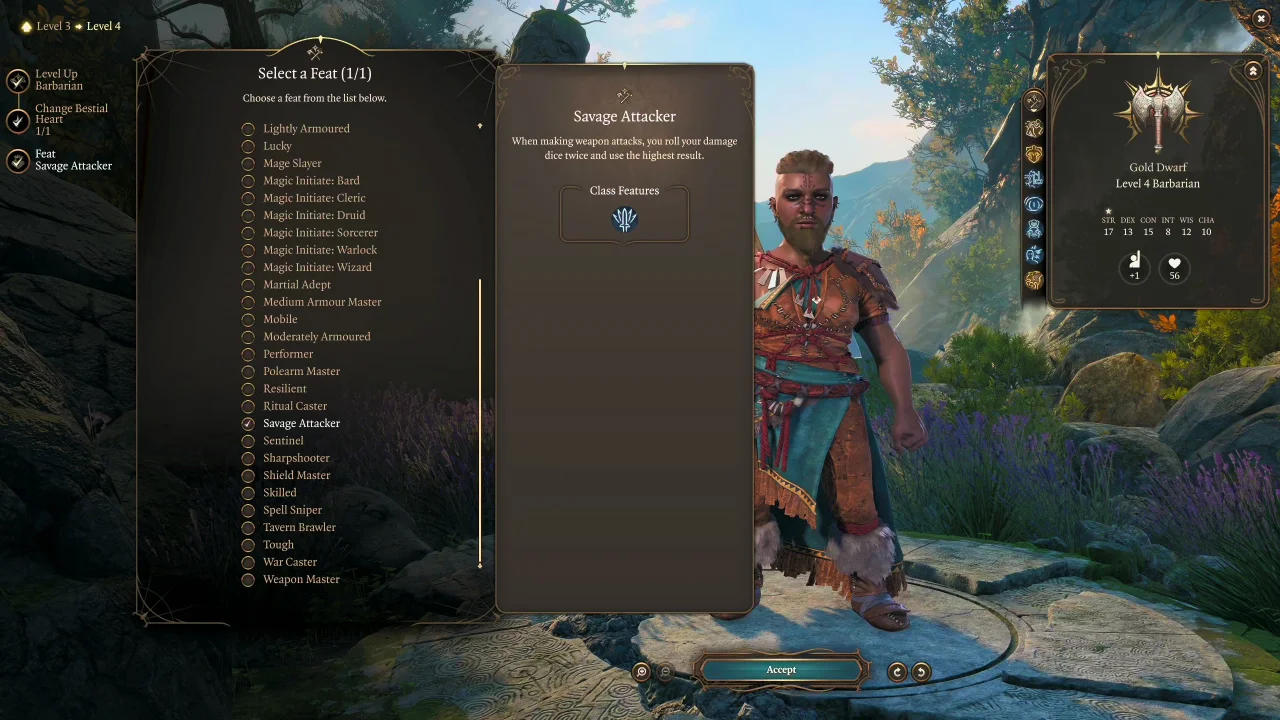The image size is (1280, 720).
Task: Click the +1 melee fist icon
Action: (1134, 266)
